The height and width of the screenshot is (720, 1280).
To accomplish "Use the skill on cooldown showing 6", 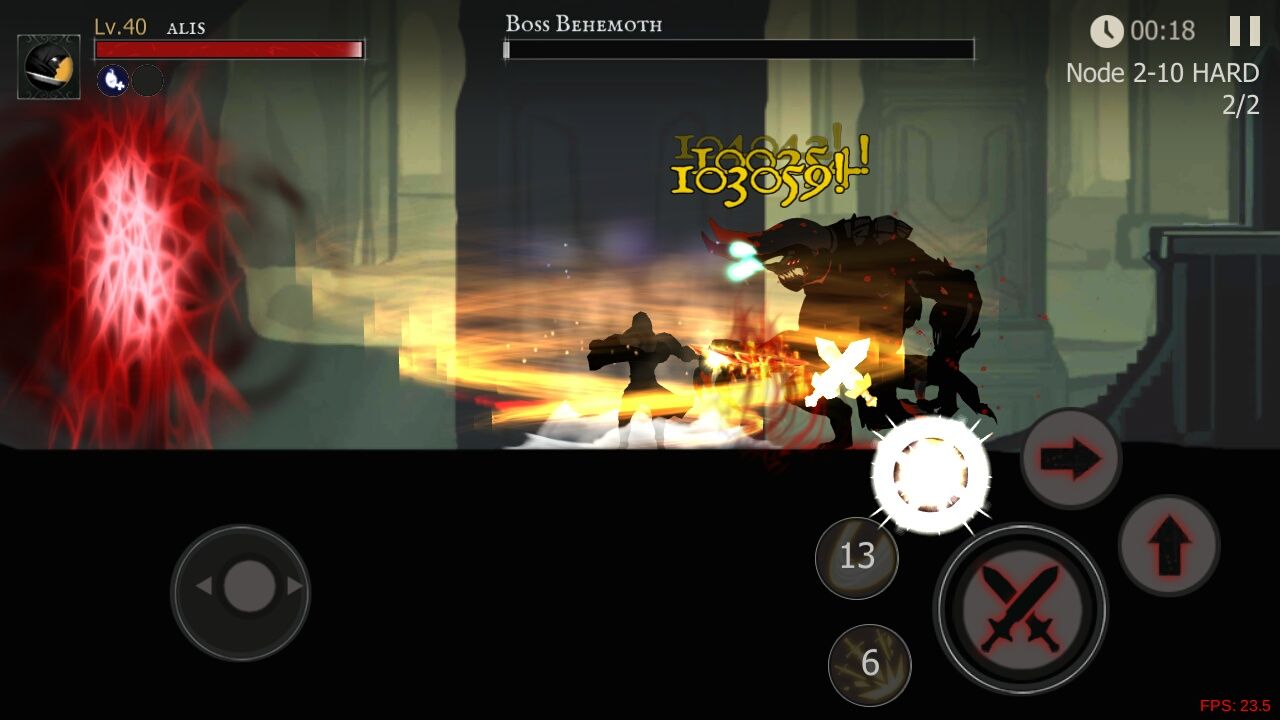I will point(870,664).
